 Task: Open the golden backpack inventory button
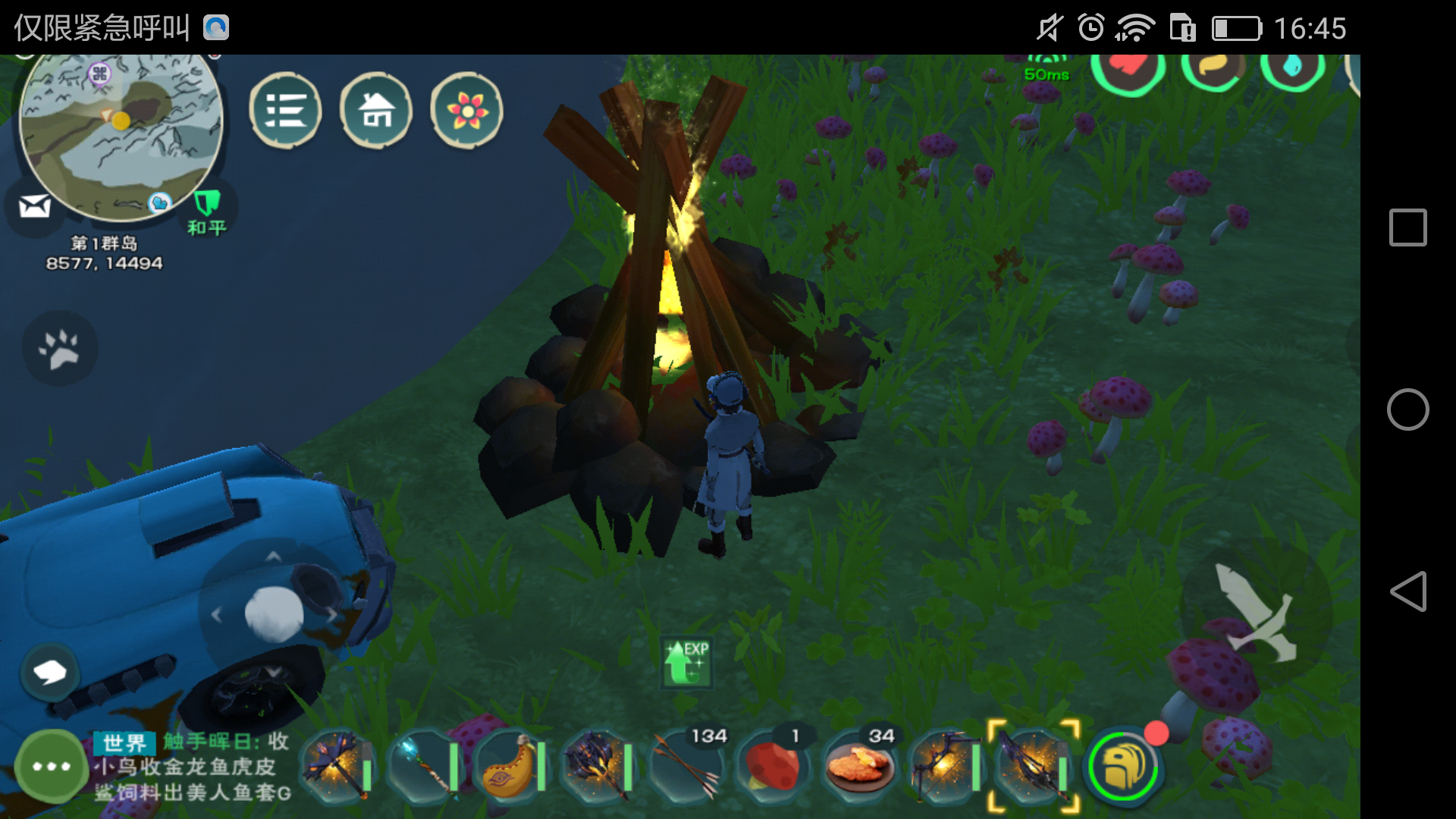pyautogui.click(x=1123, y=767)
